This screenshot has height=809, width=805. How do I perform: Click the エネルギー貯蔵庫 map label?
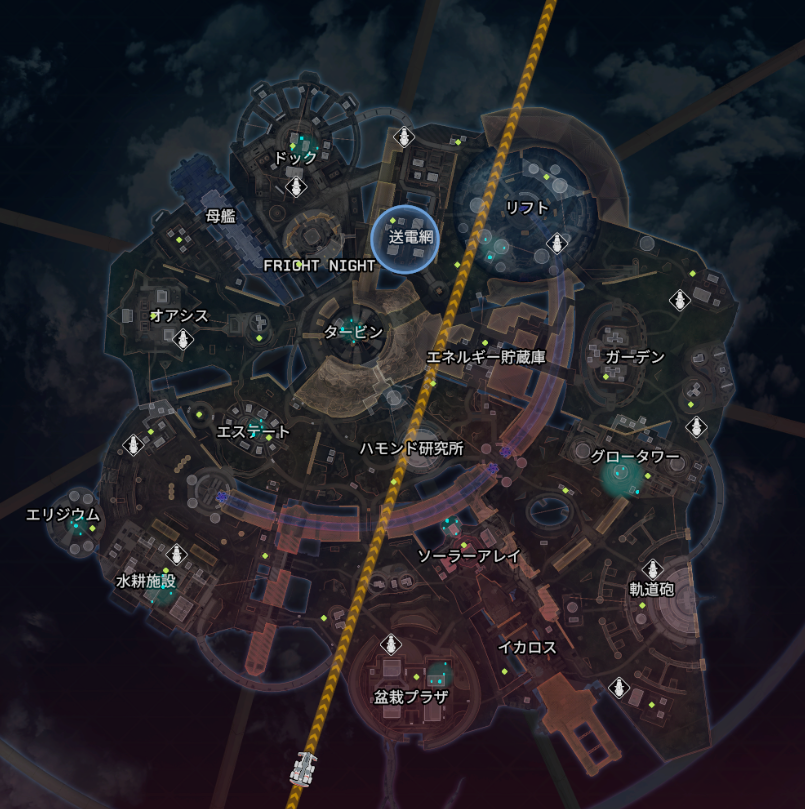pyautogui.click(x=486, y=357)
